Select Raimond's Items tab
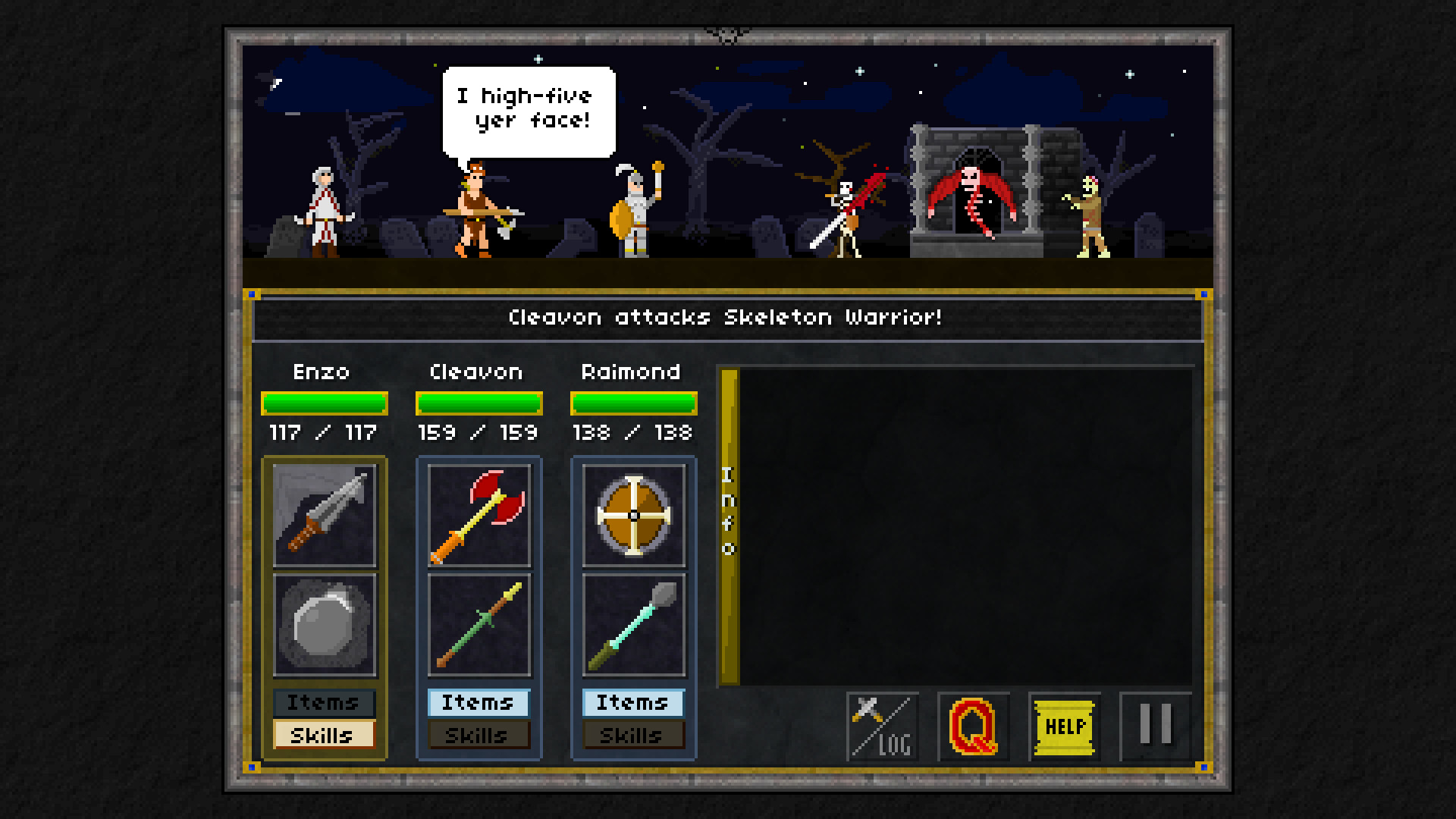1456x819 pixels. tap(634, 703)
